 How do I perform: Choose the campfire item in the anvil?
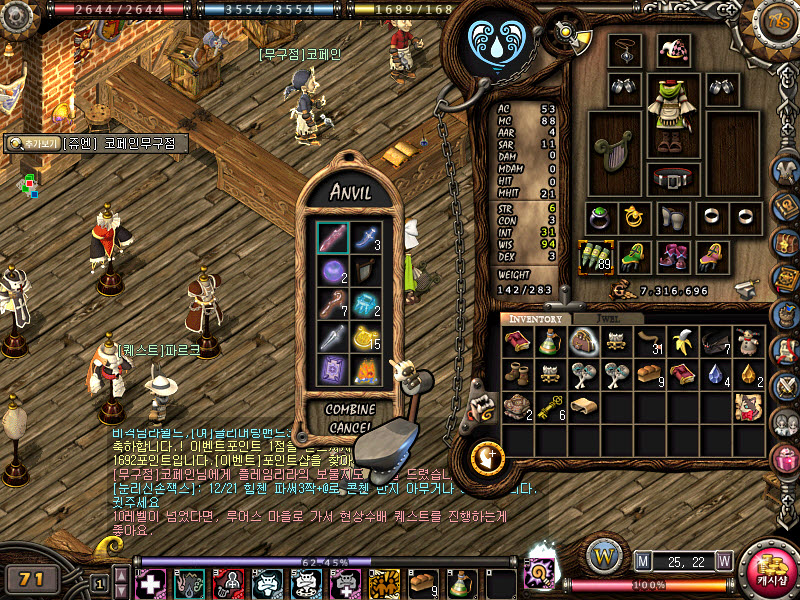(x=366, y=371)
